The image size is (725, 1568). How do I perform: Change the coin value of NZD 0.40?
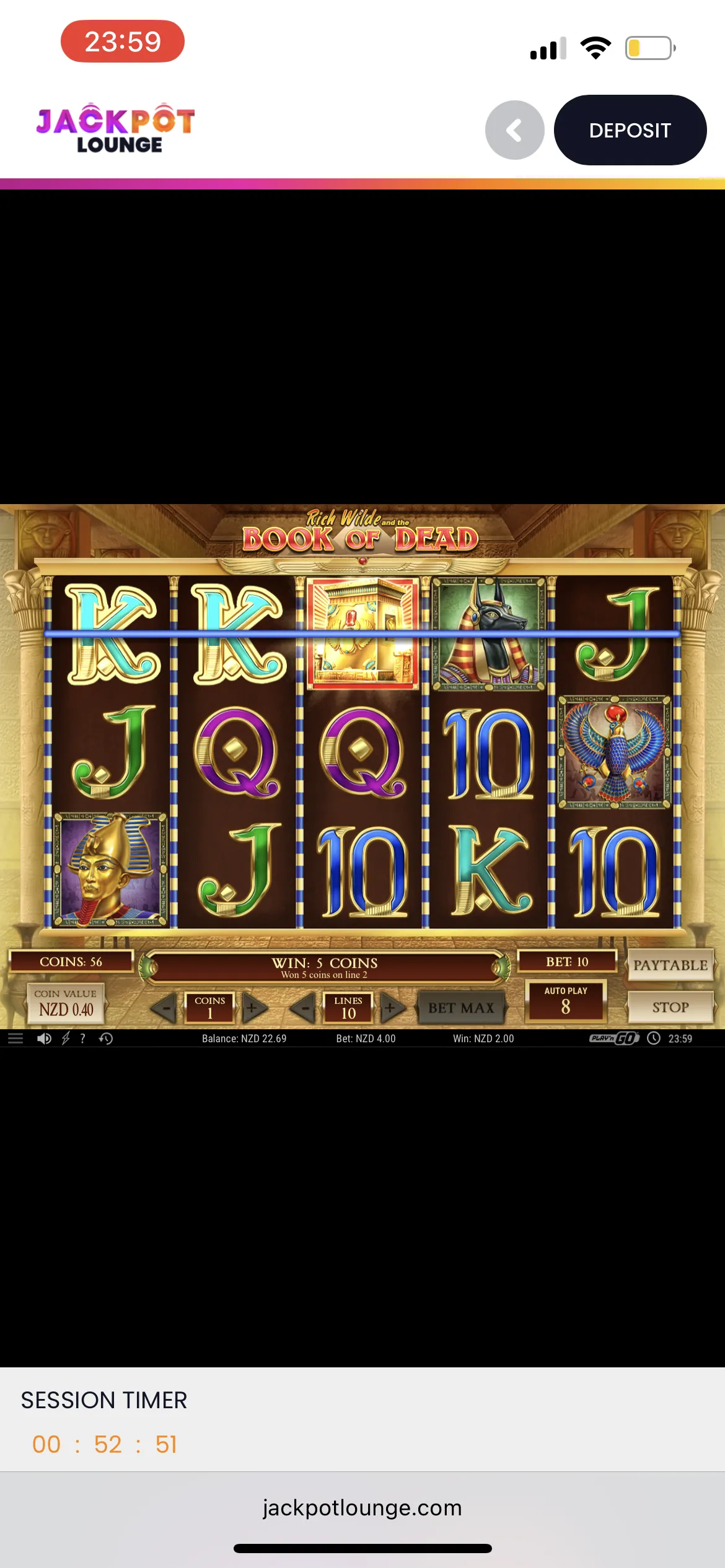point(66,1004)
